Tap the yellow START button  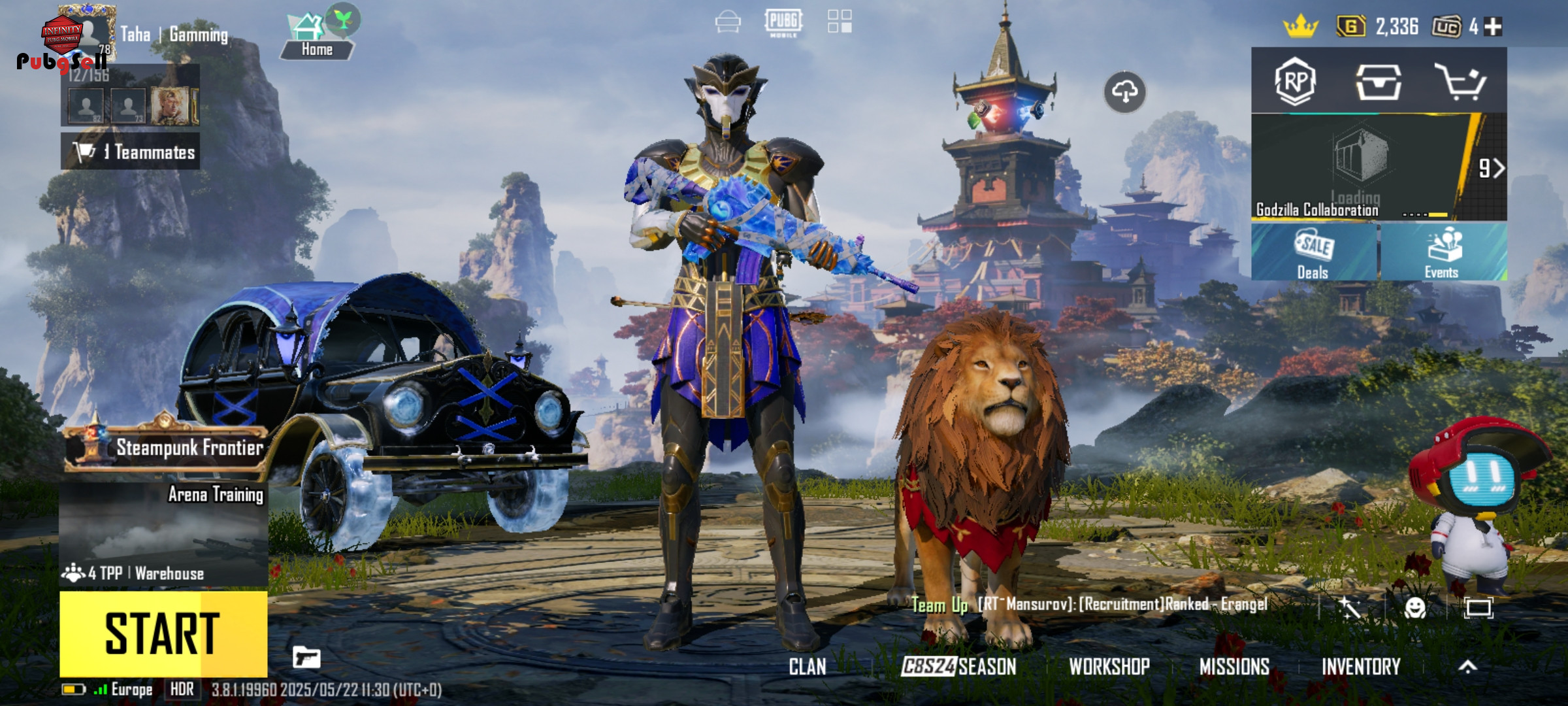[163, 633]
